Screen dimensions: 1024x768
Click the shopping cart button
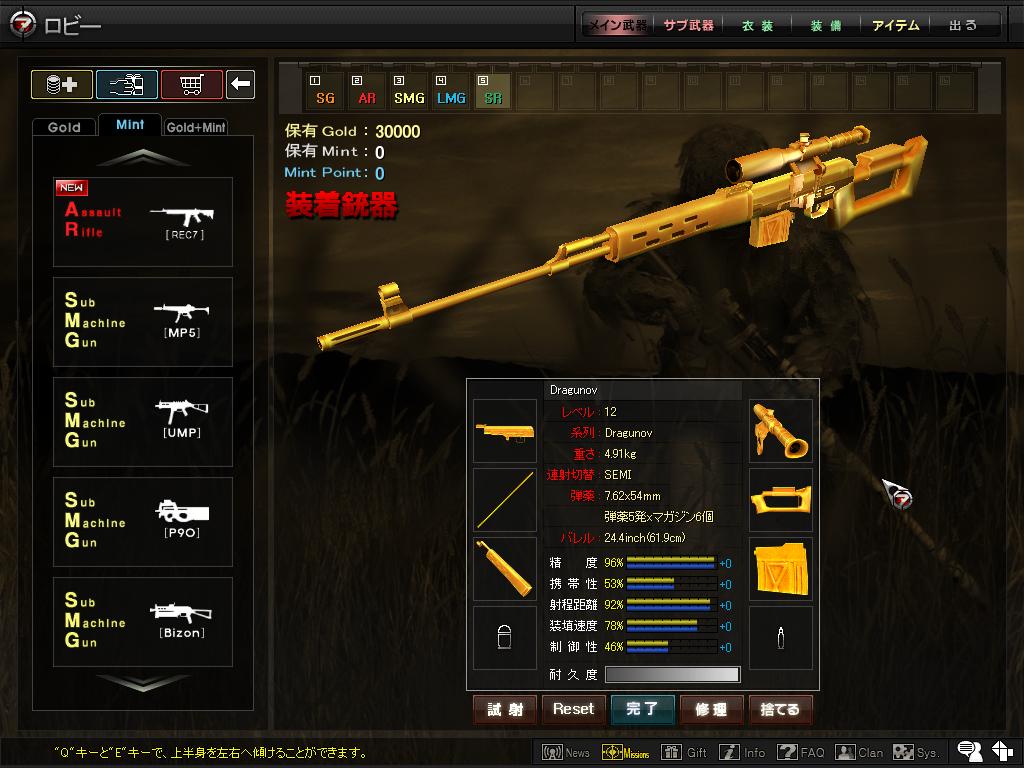(x=191, y=84)
